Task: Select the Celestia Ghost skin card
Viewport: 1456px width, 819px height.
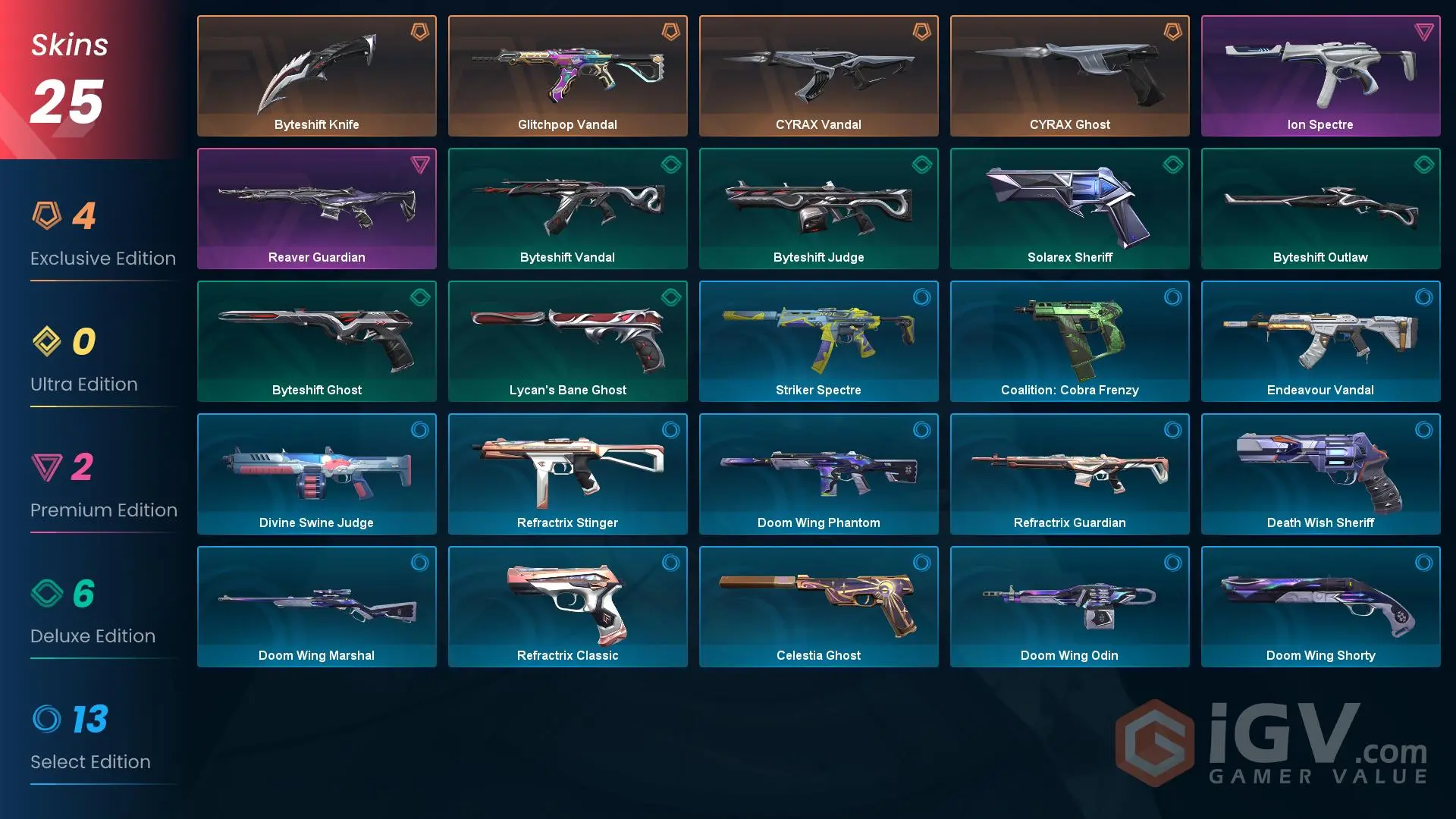Action: pyautogui.click(x=818, y=607)
